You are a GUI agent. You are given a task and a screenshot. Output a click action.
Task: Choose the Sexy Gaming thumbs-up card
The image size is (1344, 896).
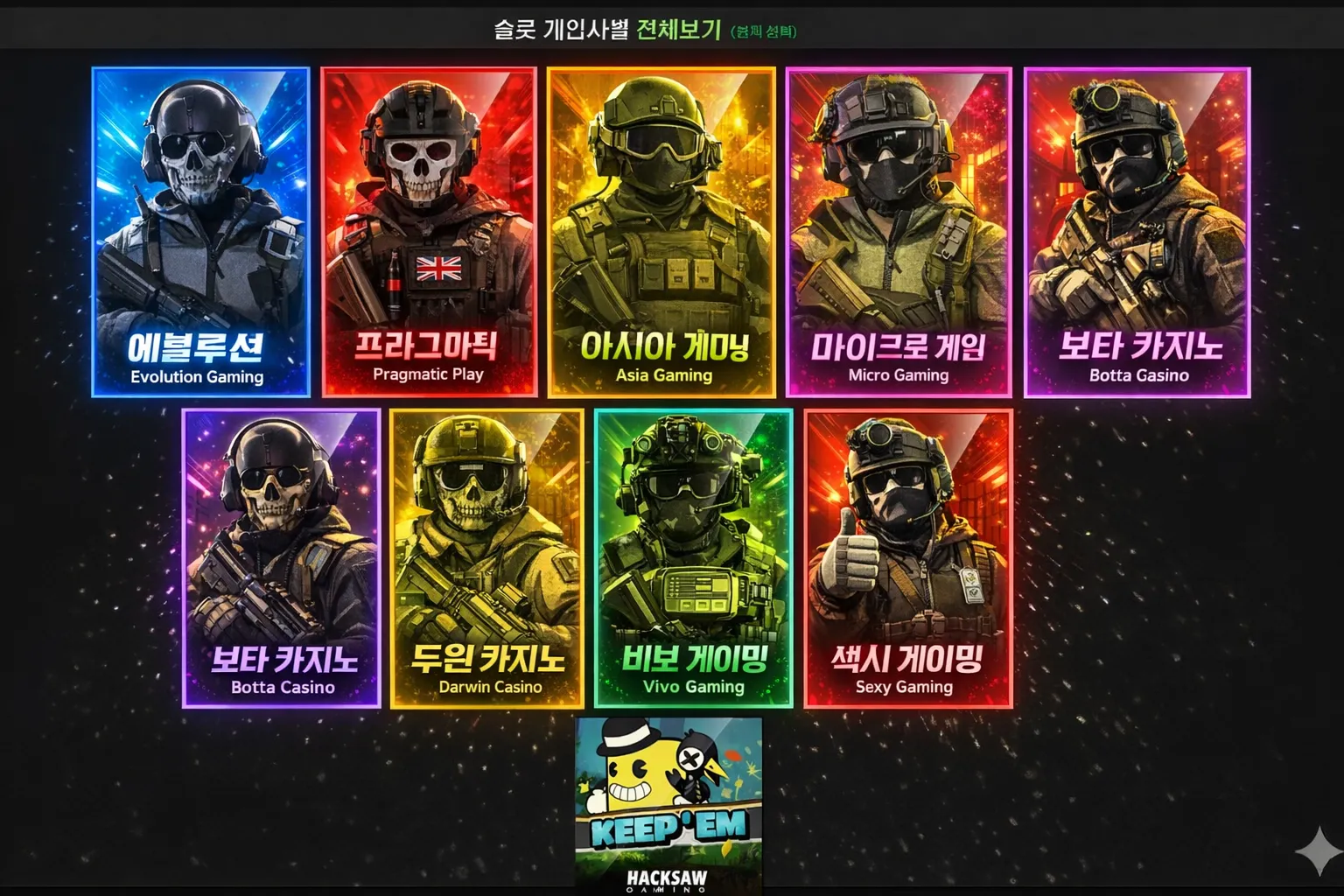click(907, 558)
